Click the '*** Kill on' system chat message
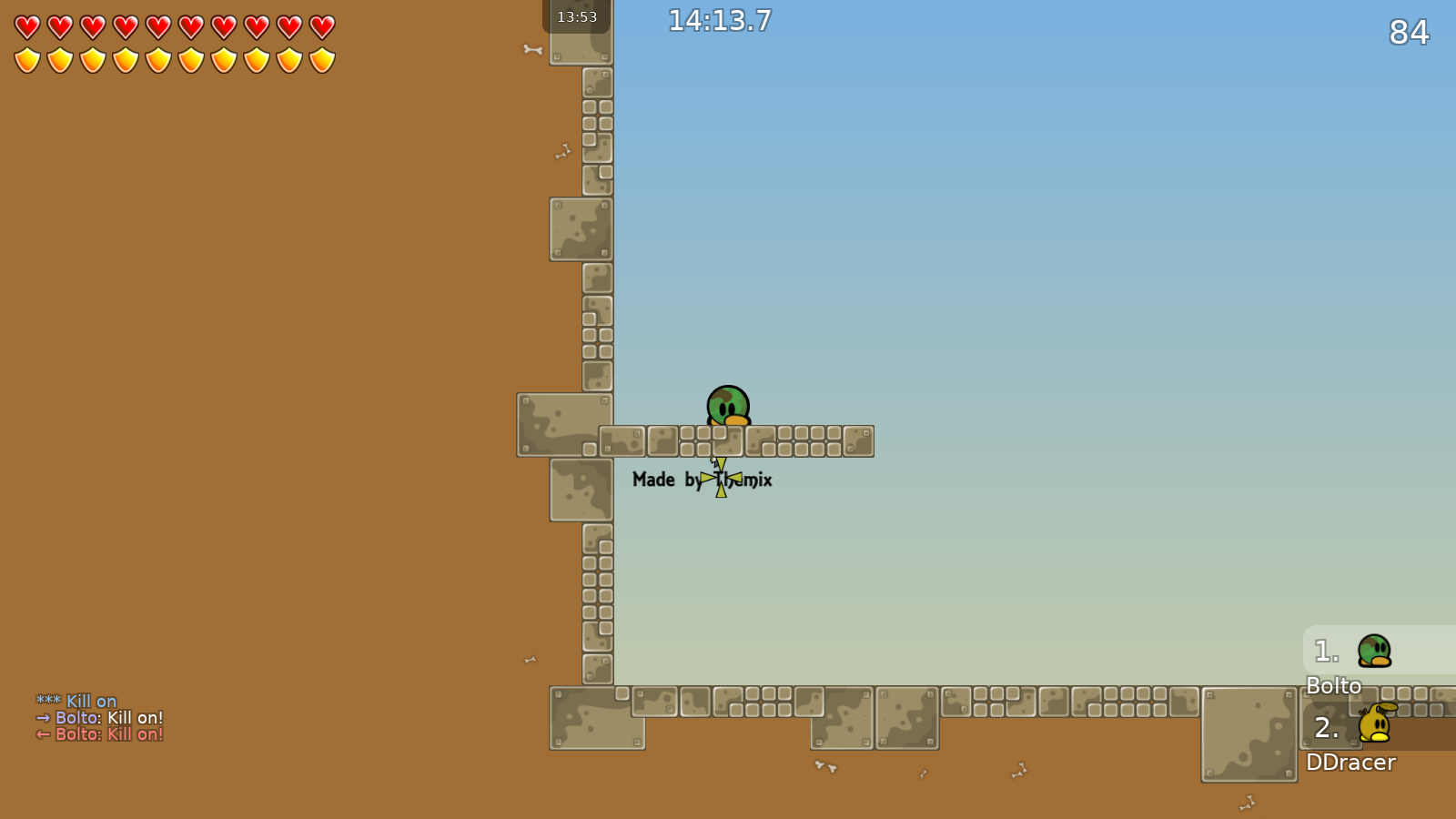The height and width of the screenshot is (819, 1456). click(x=76, y=702)
